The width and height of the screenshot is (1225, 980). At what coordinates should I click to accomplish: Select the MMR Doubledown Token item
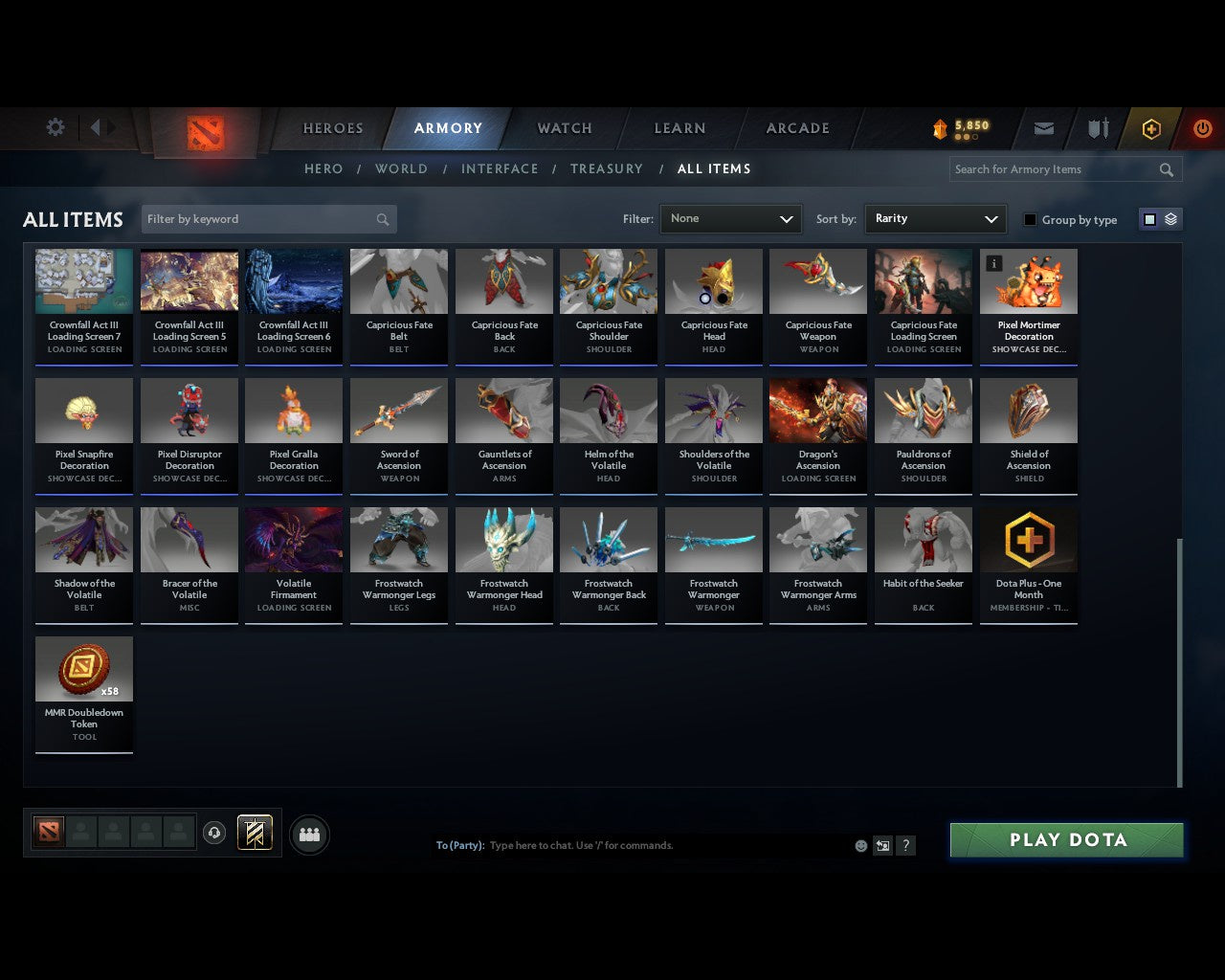[x=84, y=670]
